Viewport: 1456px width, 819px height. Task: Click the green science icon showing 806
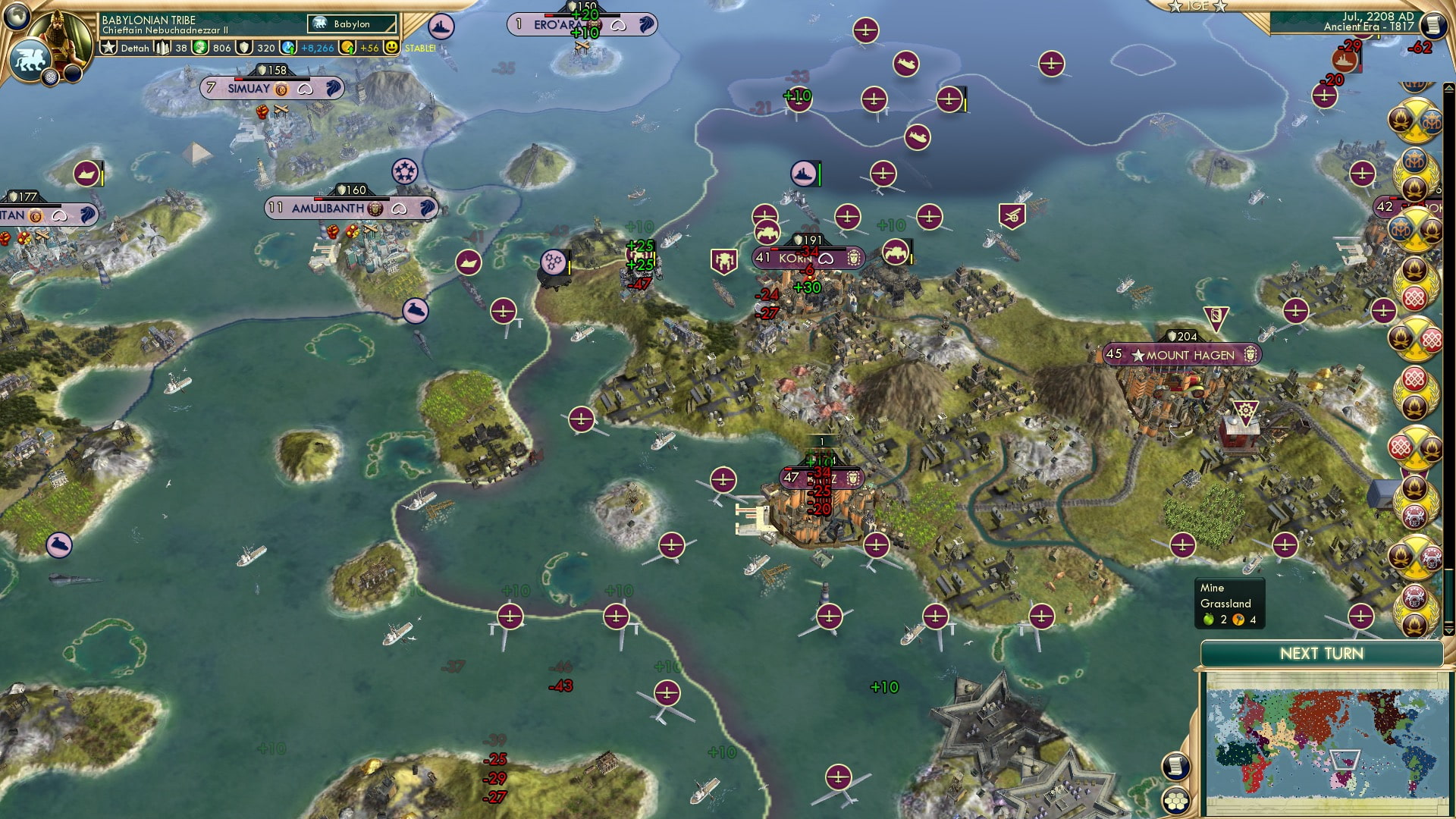[x=200, y=49]
